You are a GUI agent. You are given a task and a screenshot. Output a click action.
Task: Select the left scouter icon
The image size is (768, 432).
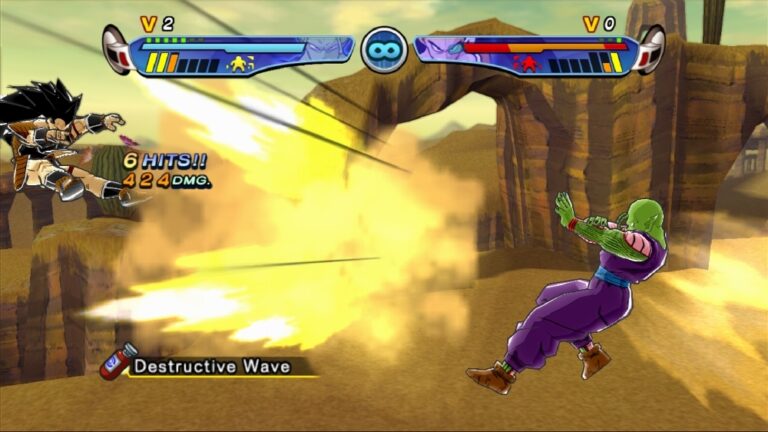[x=117, y=49]
